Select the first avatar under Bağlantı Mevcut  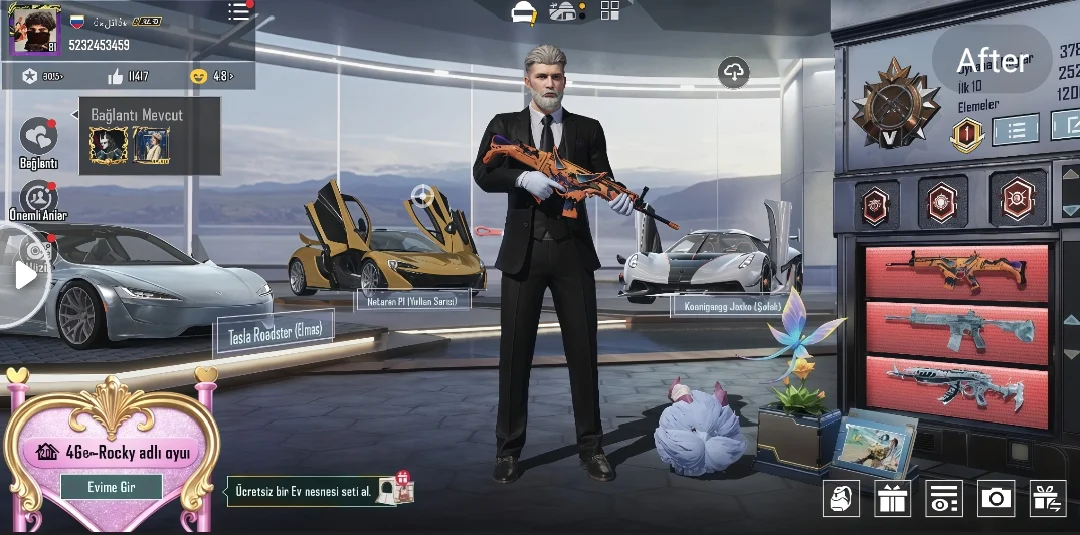click(108, 146)
